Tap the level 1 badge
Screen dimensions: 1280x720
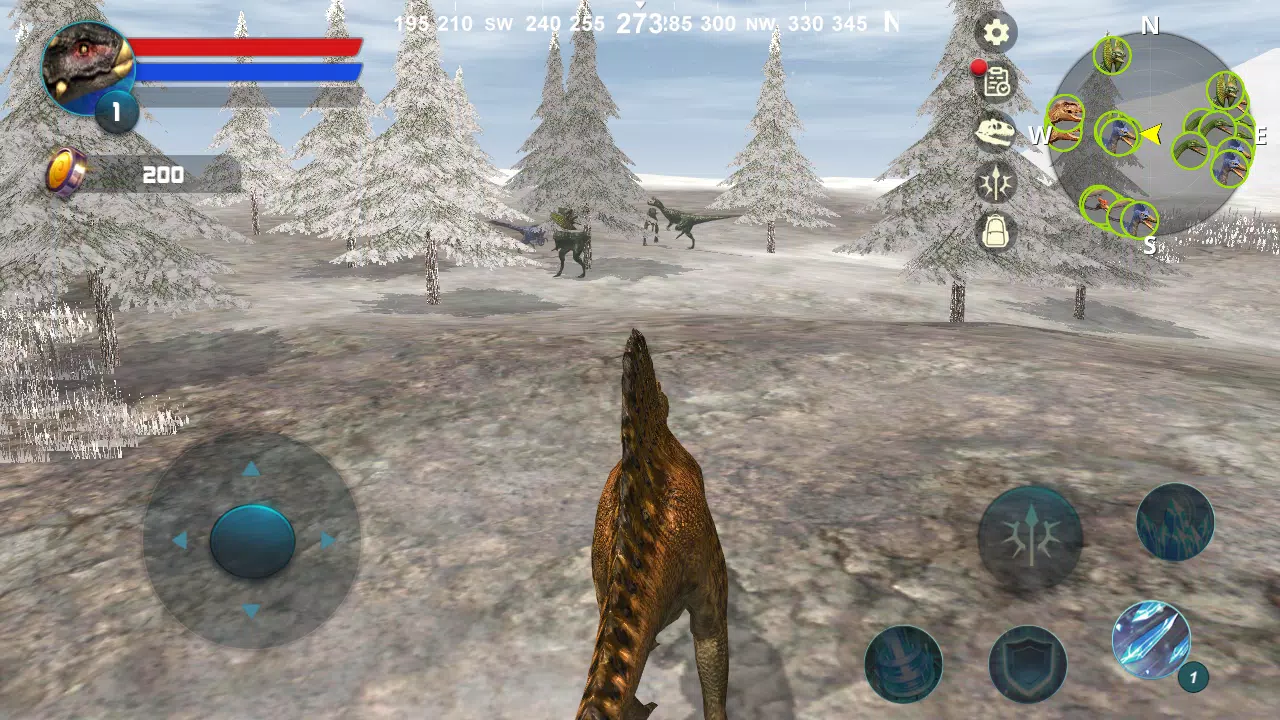click(x=115, y=113)
